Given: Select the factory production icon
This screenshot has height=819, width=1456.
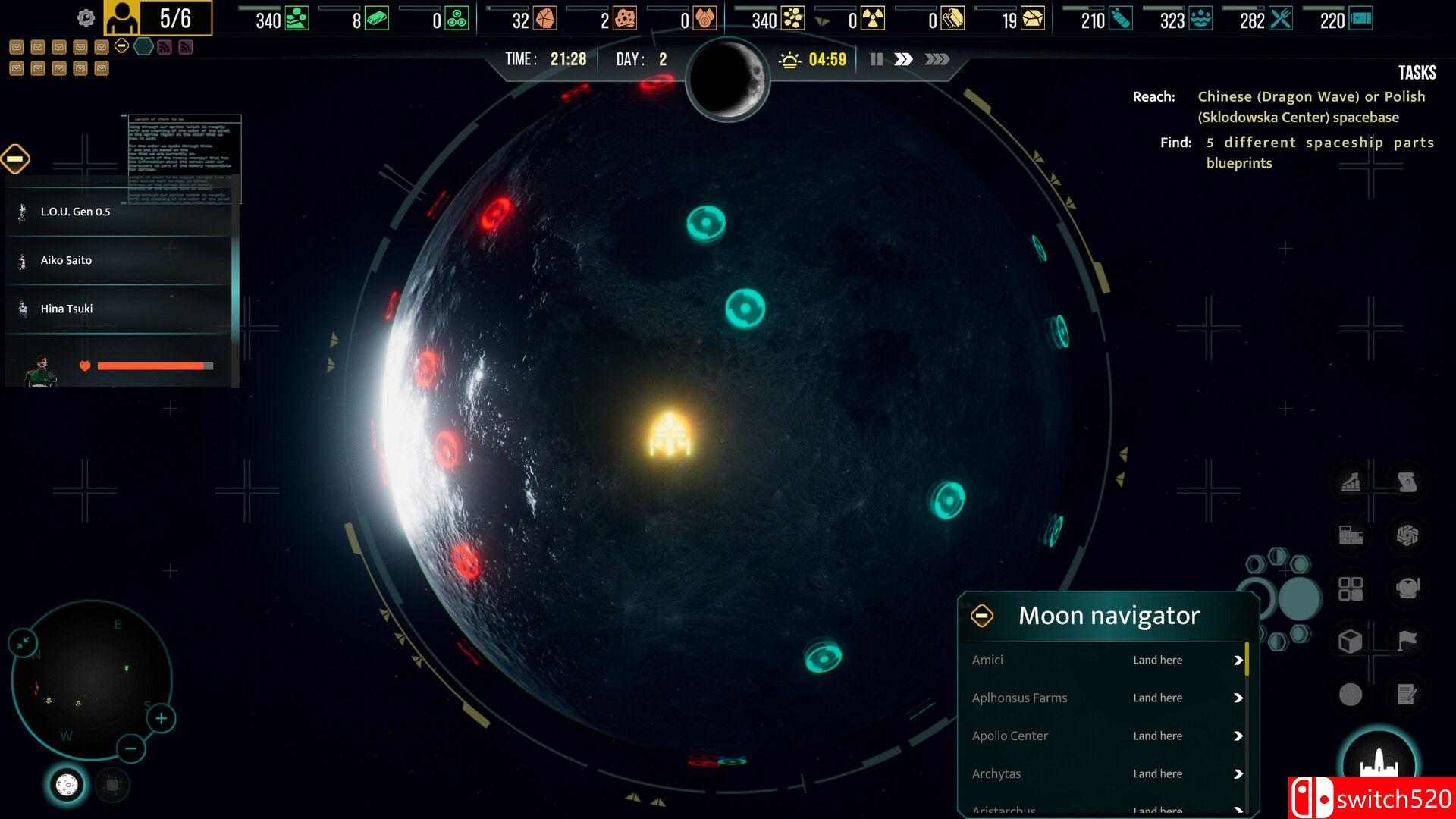Looking at the screenshot, I should coord(1349,537).
